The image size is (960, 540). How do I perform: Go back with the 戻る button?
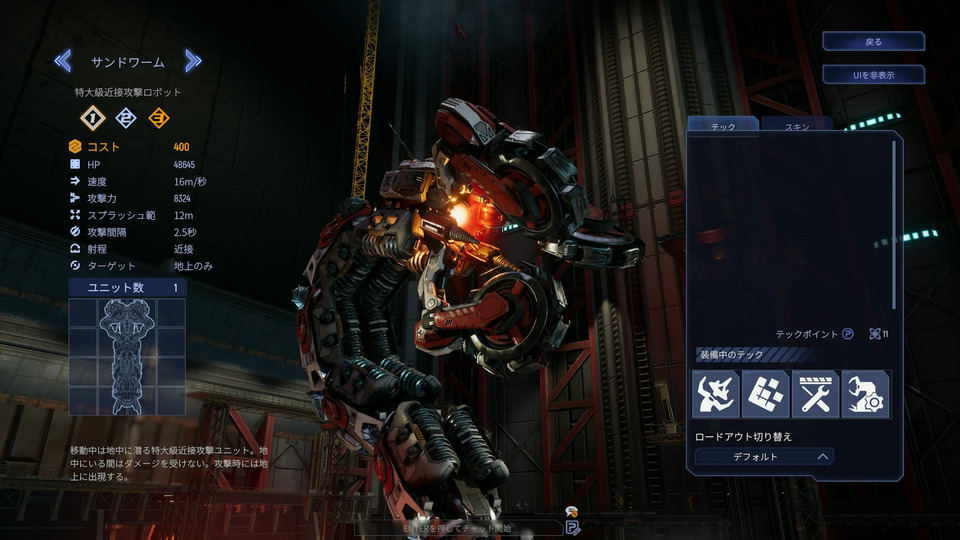click(x=873, y=41)
